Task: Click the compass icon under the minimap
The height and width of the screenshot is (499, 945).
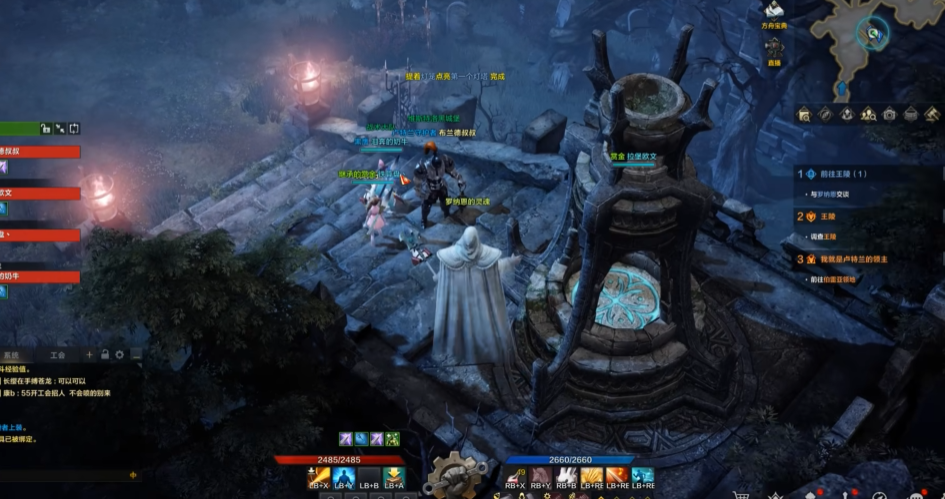Action: click(x=825, y=114)
